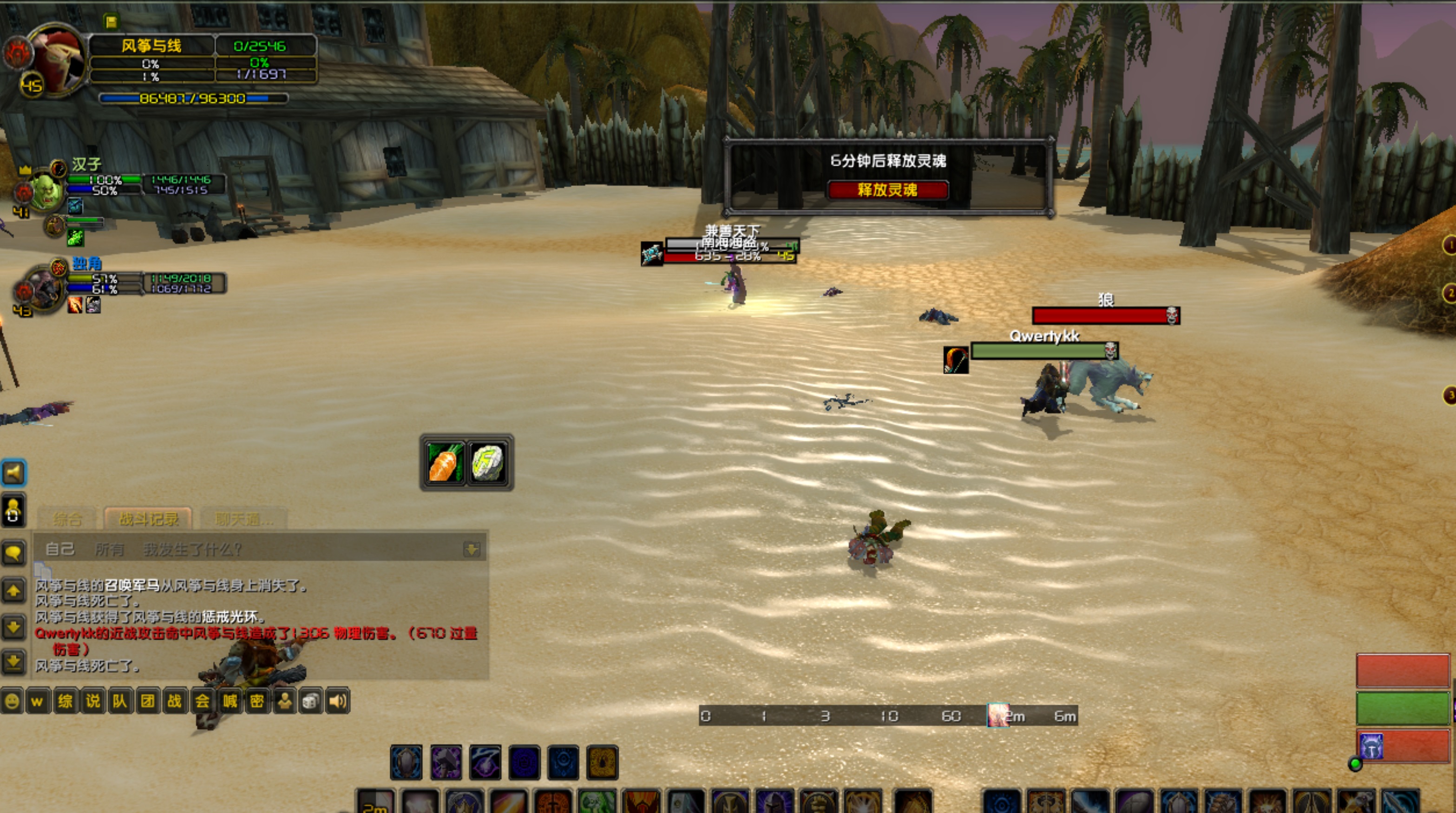Viewport: 1456px width, 813px height.
Task: Click the dice roll button
Action: (311, 702)
